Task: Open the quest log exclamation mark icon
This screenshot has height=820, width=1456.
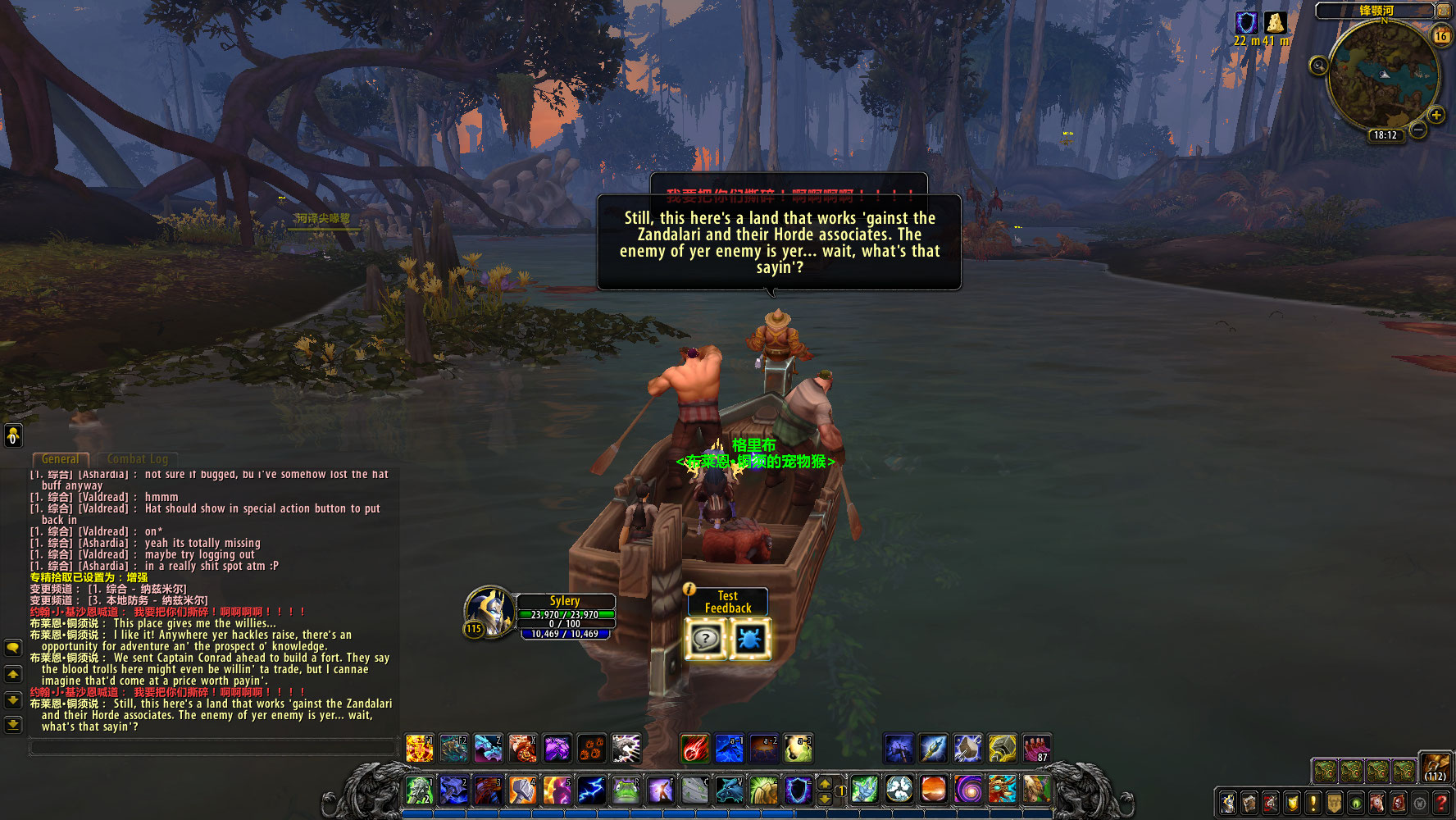Action: 1313,803
